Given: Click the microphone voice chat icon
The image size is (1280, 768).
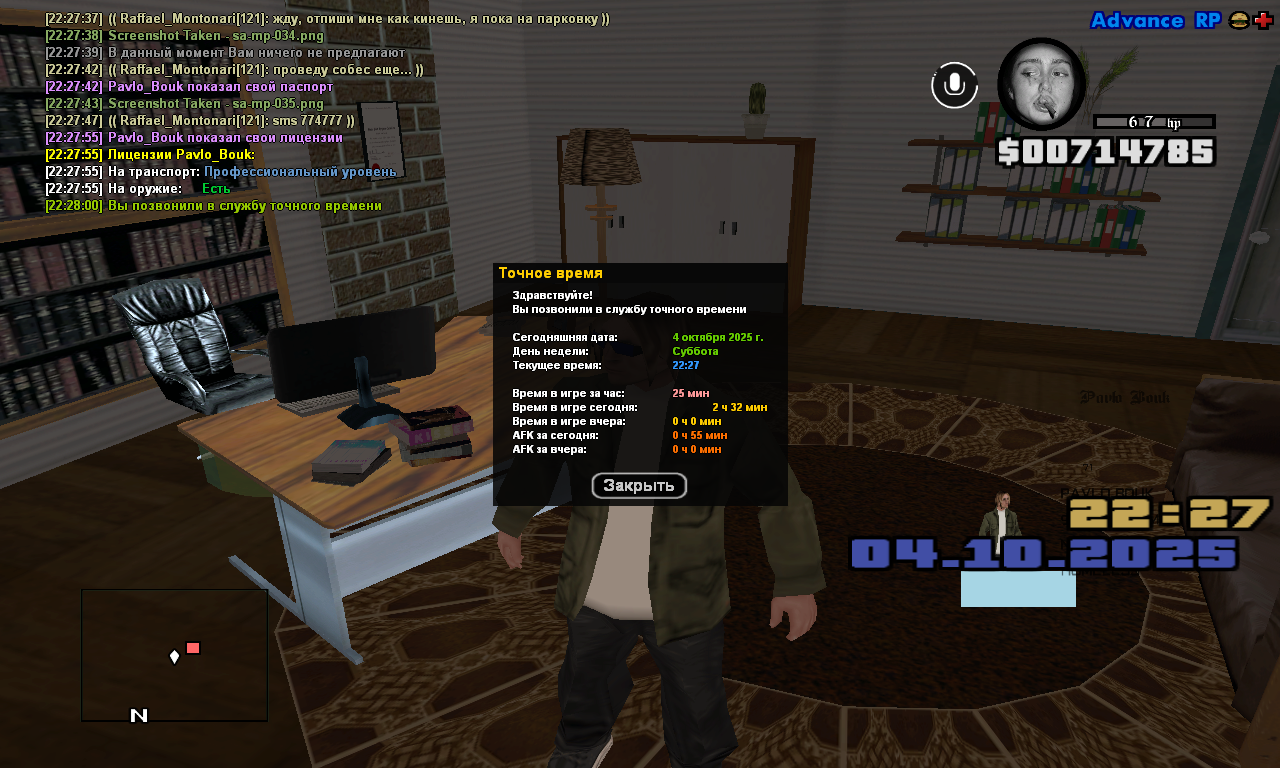Looking at the screenshot, I should pyautogui.click(x=954, y=85).
